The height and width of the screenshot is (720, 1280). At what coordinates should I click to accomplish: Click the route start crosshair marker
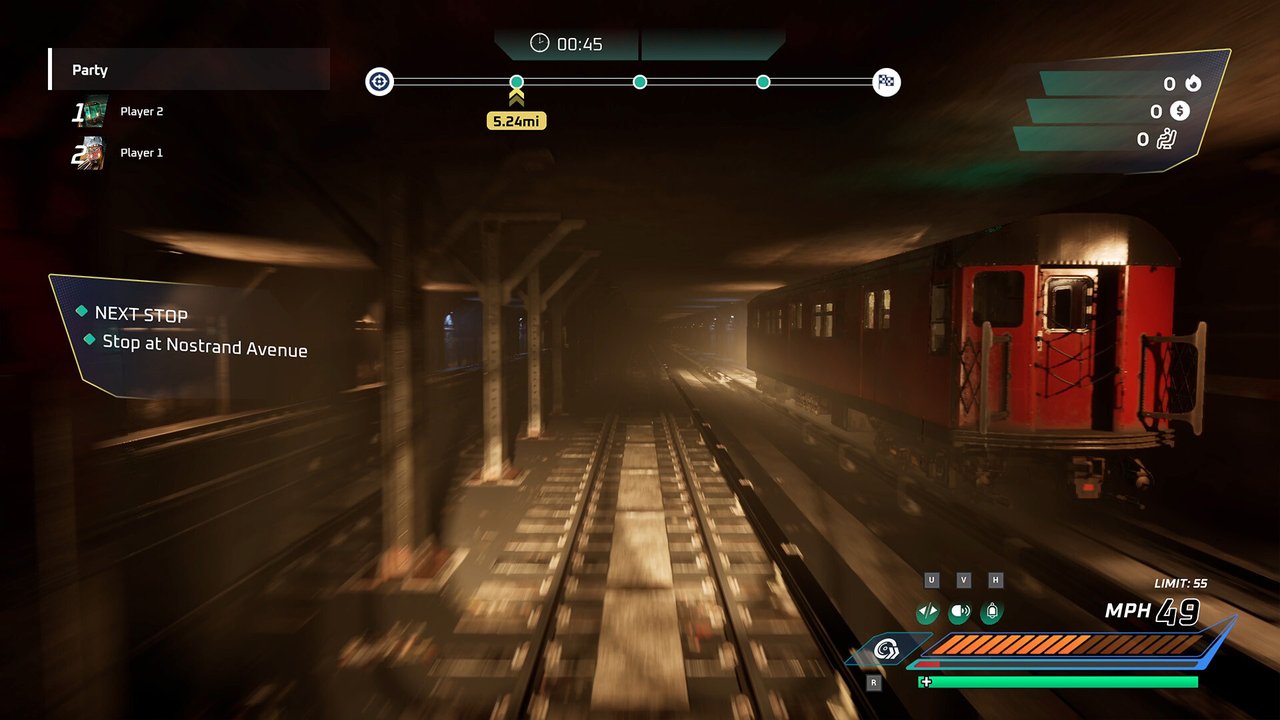point(380,82)
